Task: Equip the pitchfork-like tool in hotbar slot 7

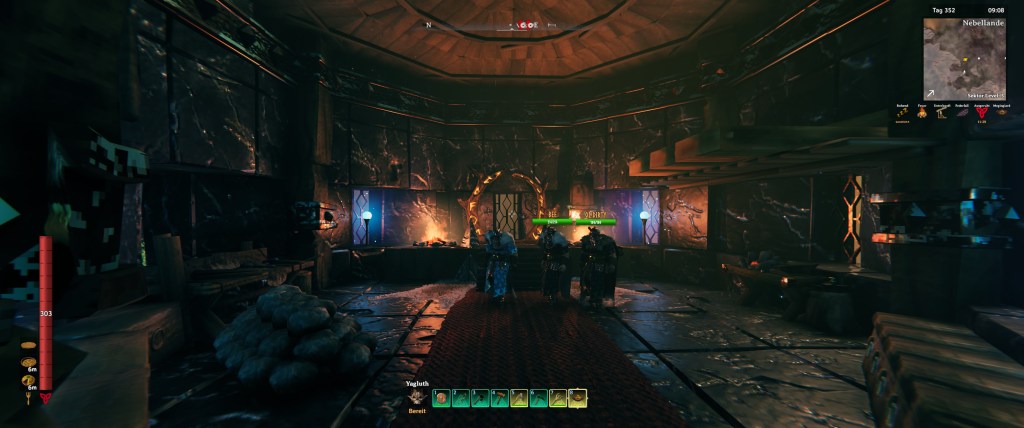Action: click(x=558, y=398)
